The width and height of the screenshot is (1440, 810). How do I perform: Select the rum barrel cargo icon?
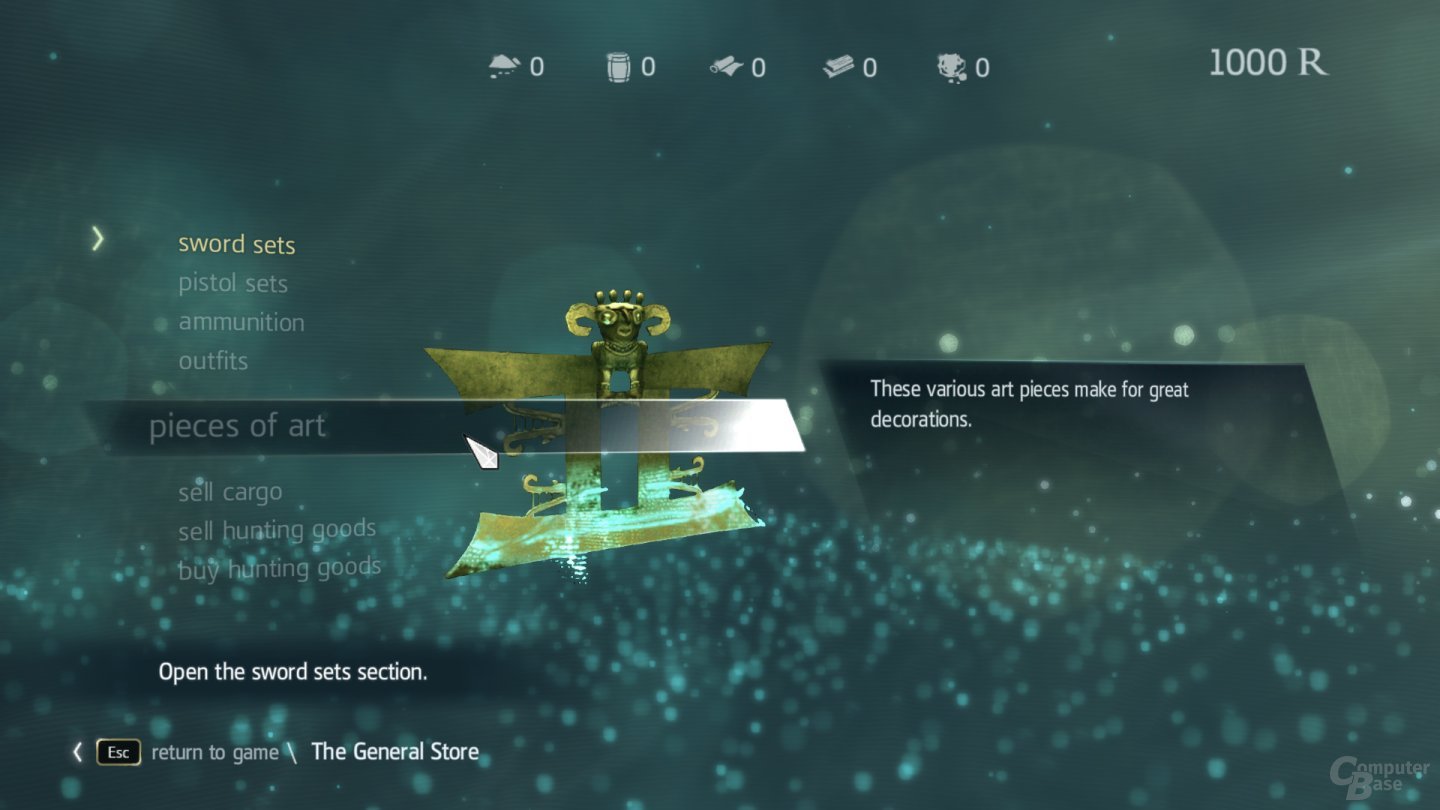tap(619, 65)
